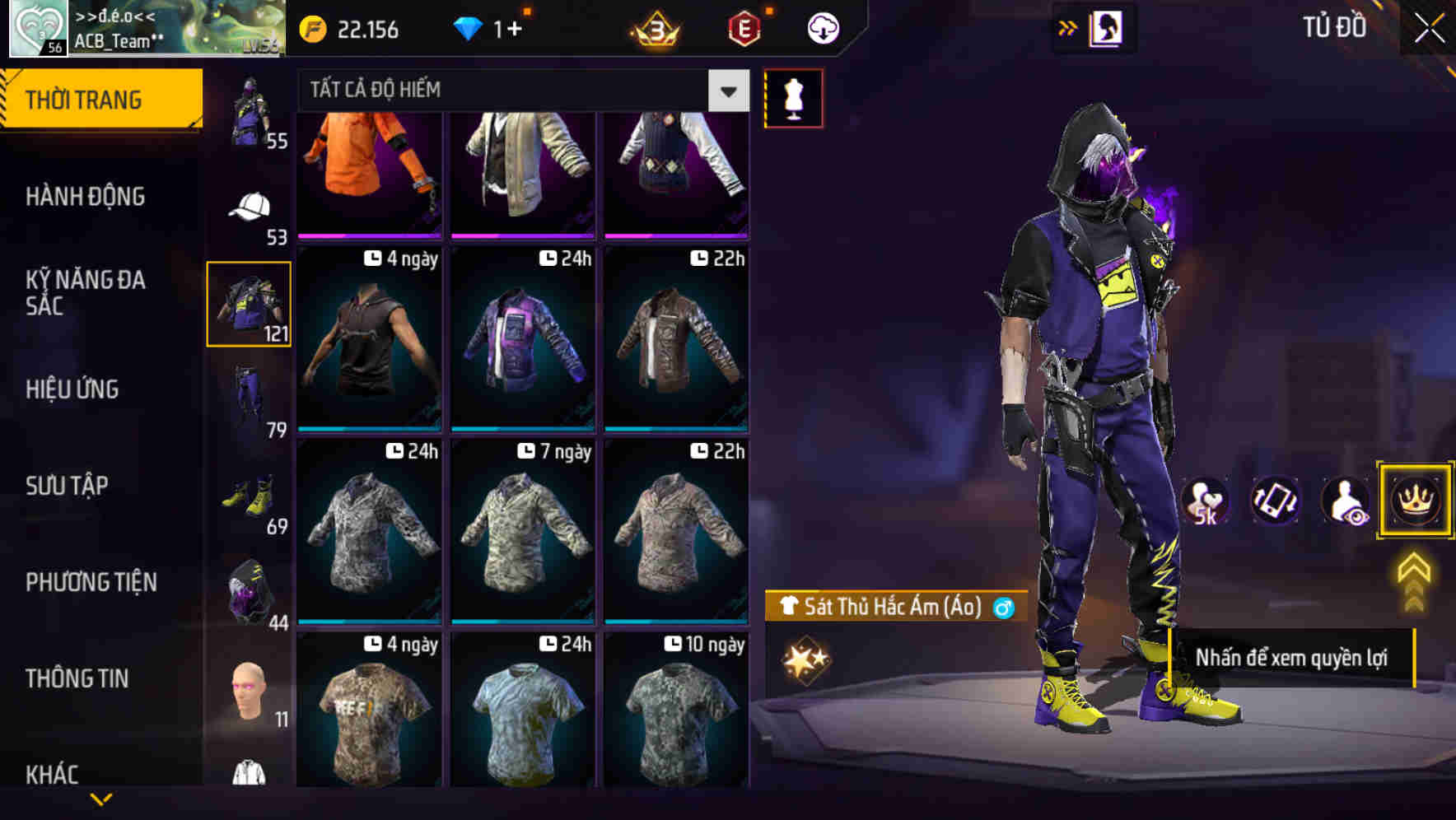Select the mannequin preview icon

[793, 96]
